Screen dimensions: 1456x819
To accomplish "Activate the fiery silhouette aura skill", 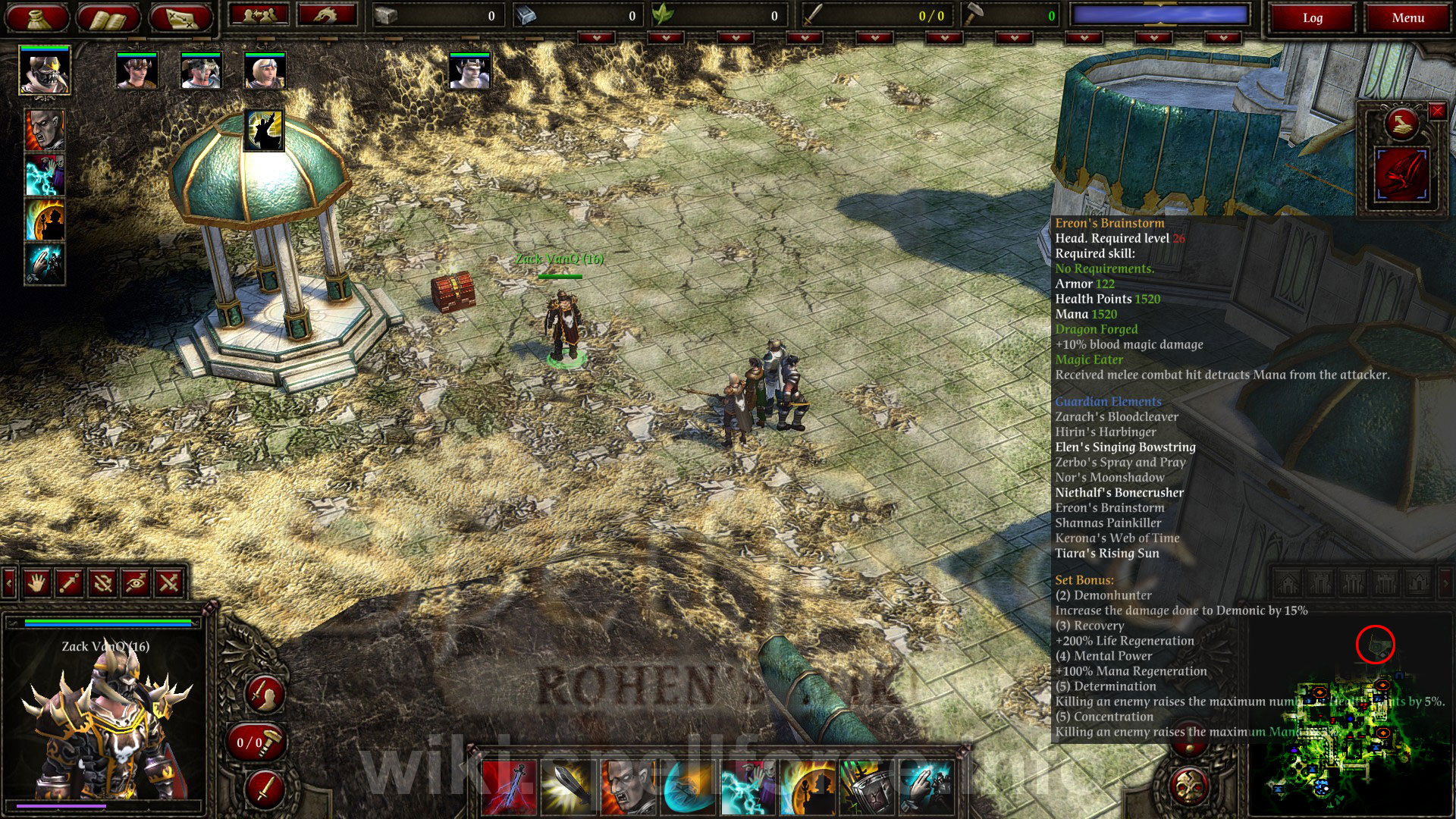I will pos(45,220).
